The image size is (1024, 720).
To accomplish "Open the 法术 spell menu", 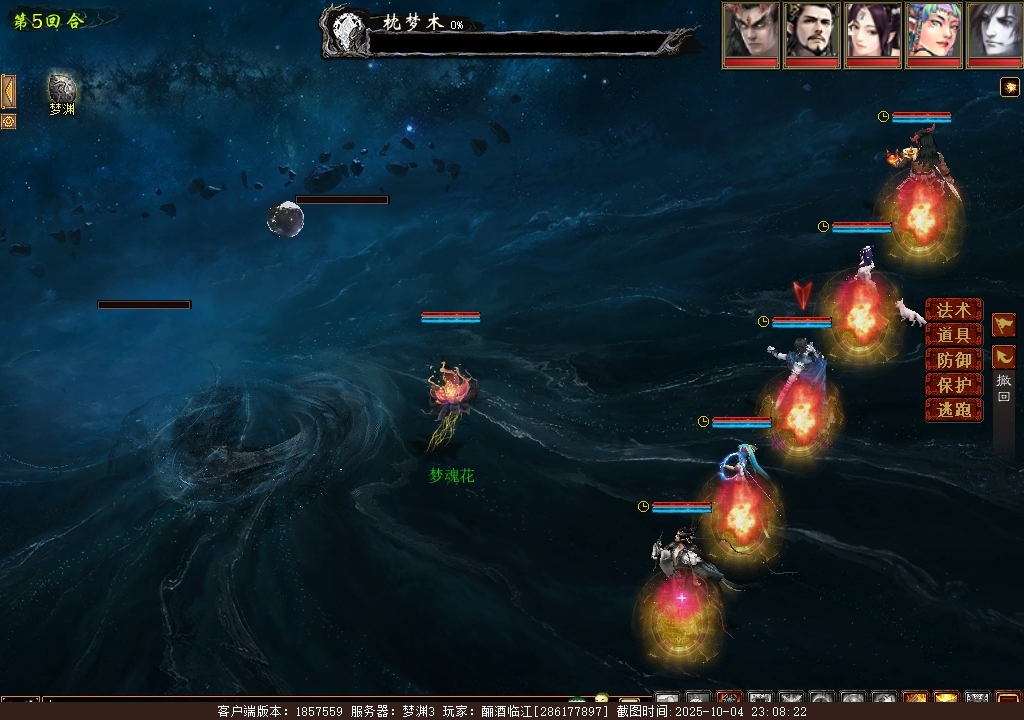I will (953, 311).
